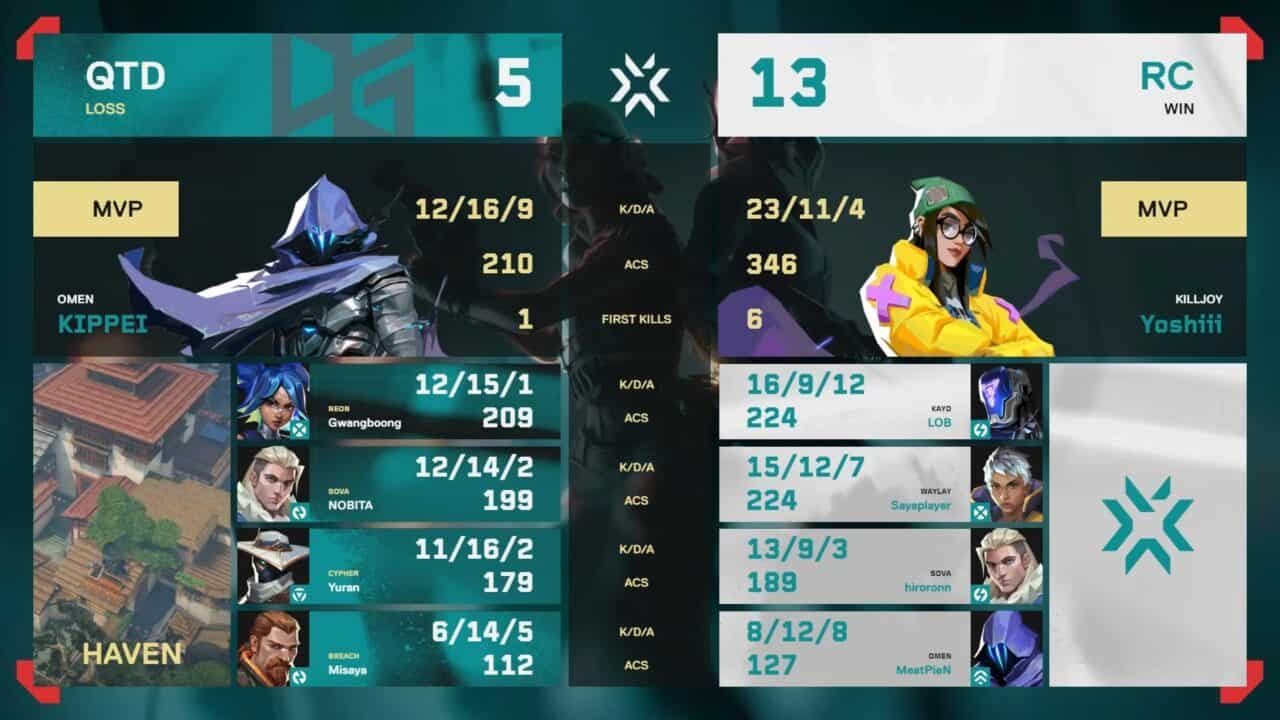Screen dimensions: 1280x720
Task: Toggle the QTD MVP badge
Action: click(107, 208)
